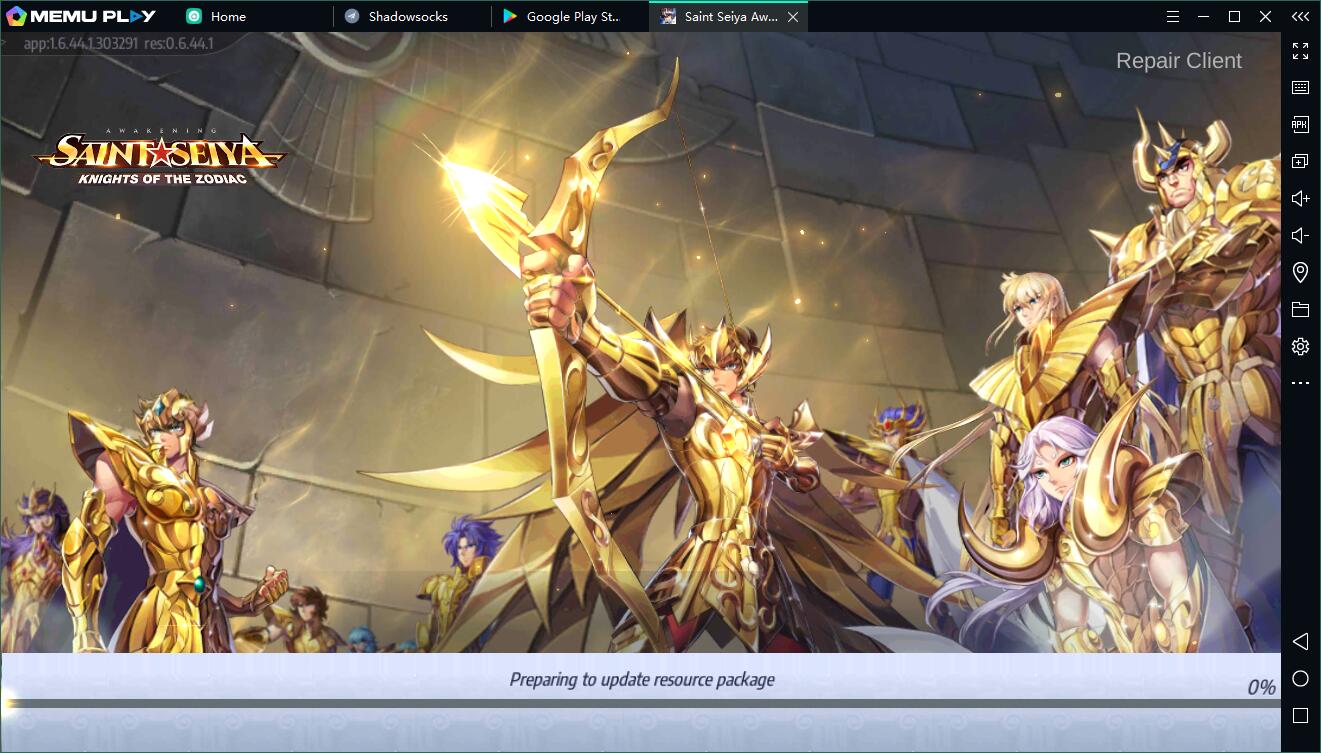Open the multi-instance manager icon
This screenshot has width=1321, height=753.
pos(1300,160)
